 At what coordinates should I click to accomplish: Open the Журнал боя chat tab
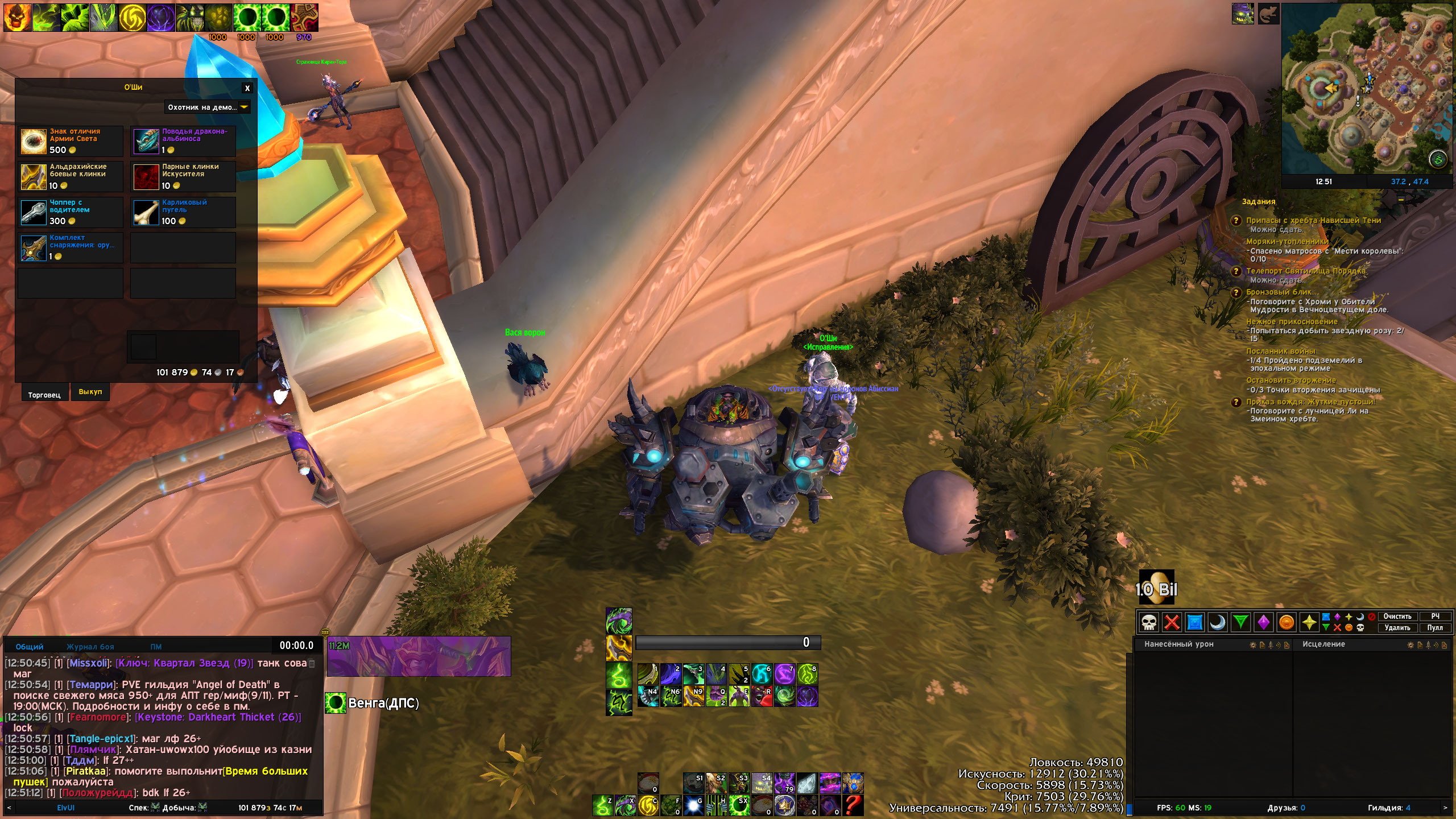[x=90, y=647]
